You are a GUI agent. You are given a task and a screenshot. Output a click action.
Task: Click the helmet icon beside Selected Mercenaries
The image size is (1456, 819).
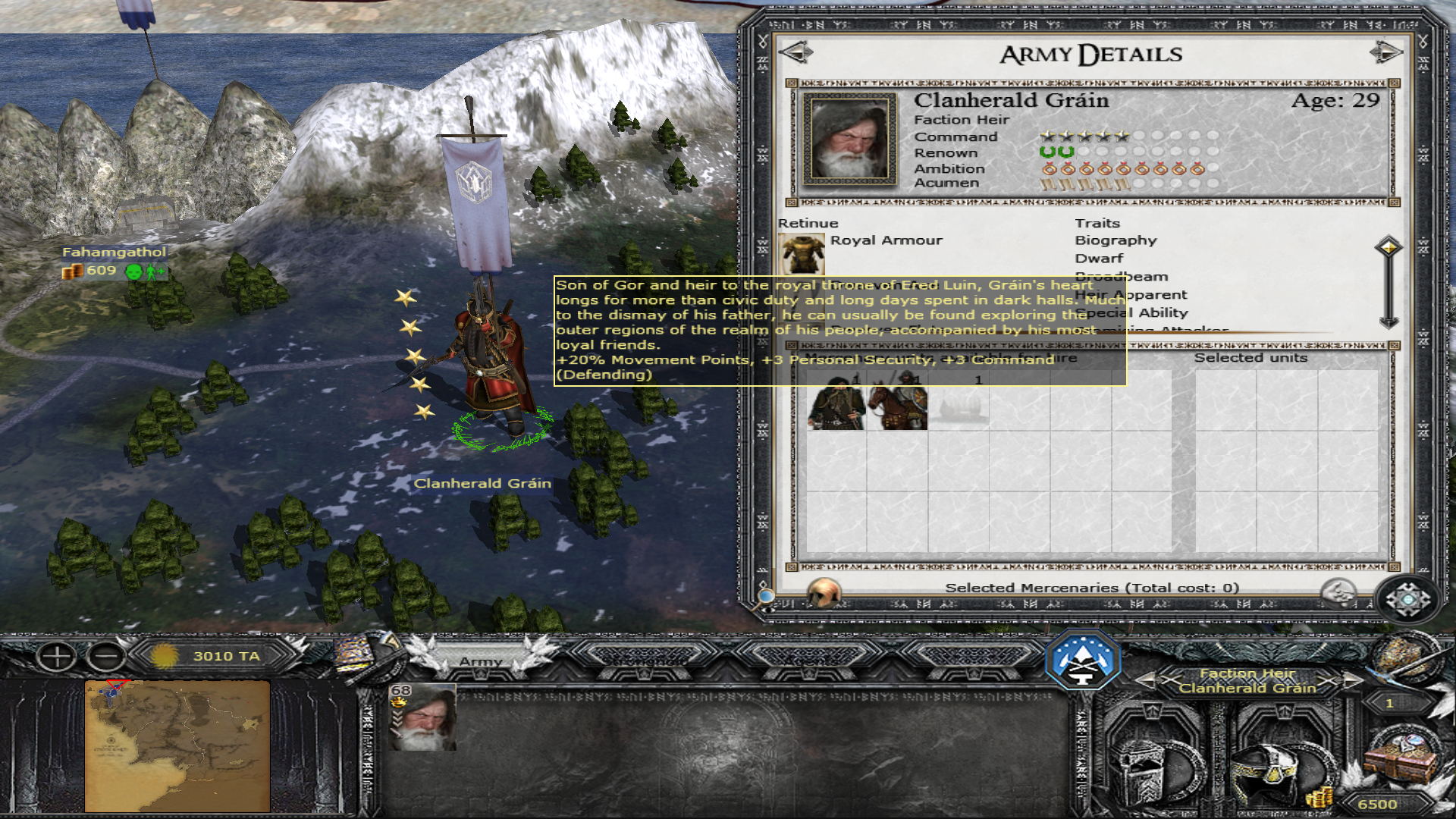(824, 592)
